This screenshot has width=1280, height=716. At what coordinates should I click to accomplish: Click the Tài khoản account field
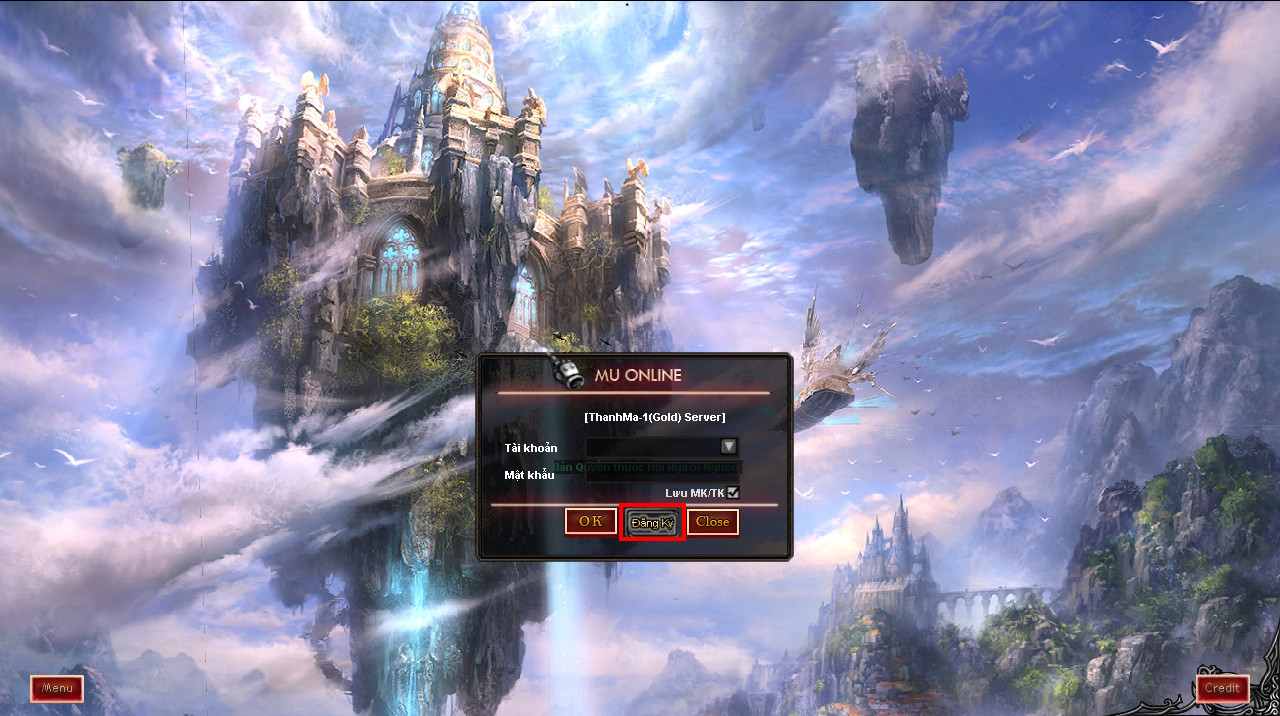click(652, 447)
